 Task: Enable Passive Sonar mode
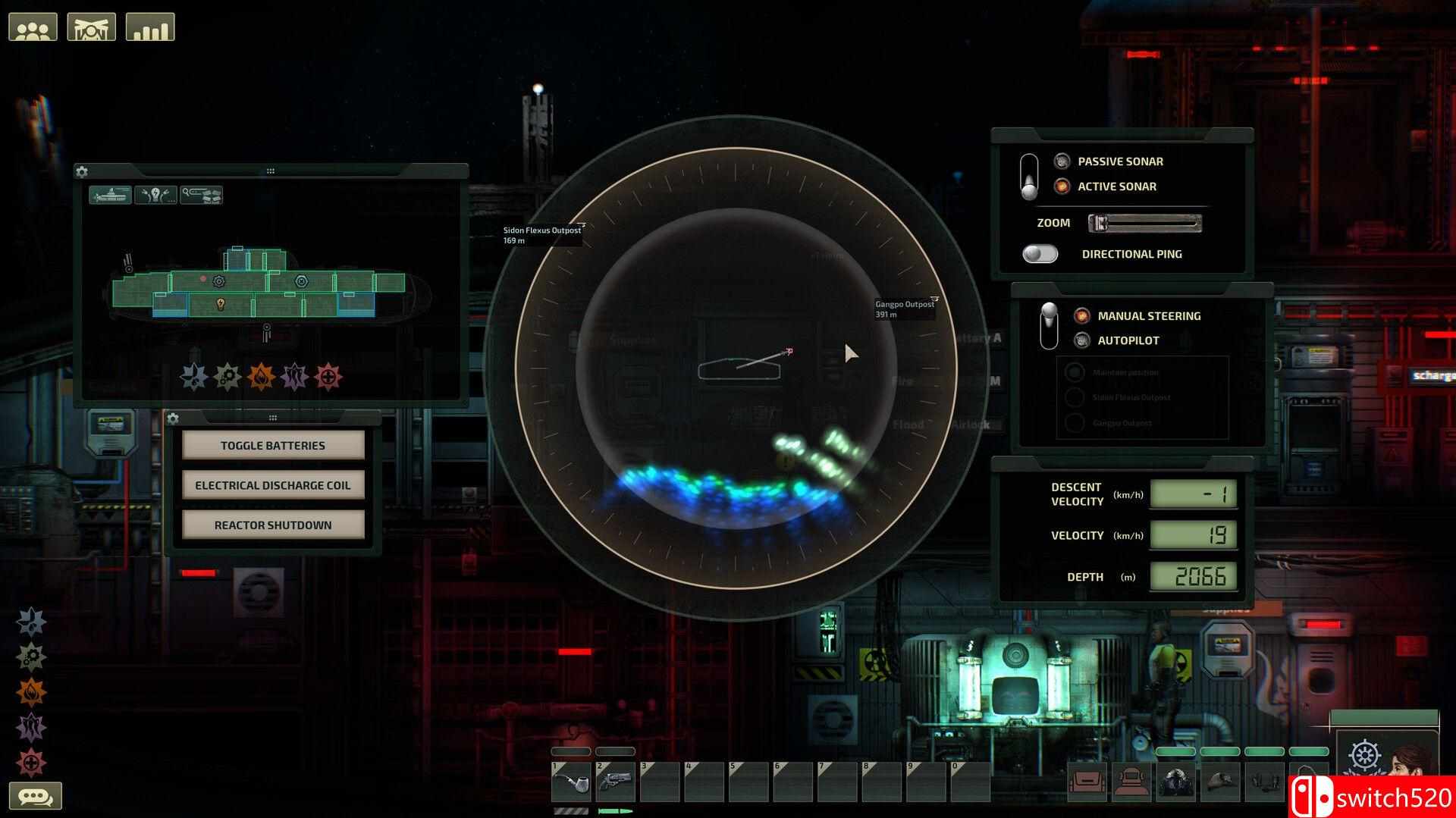pos(1061,161)
